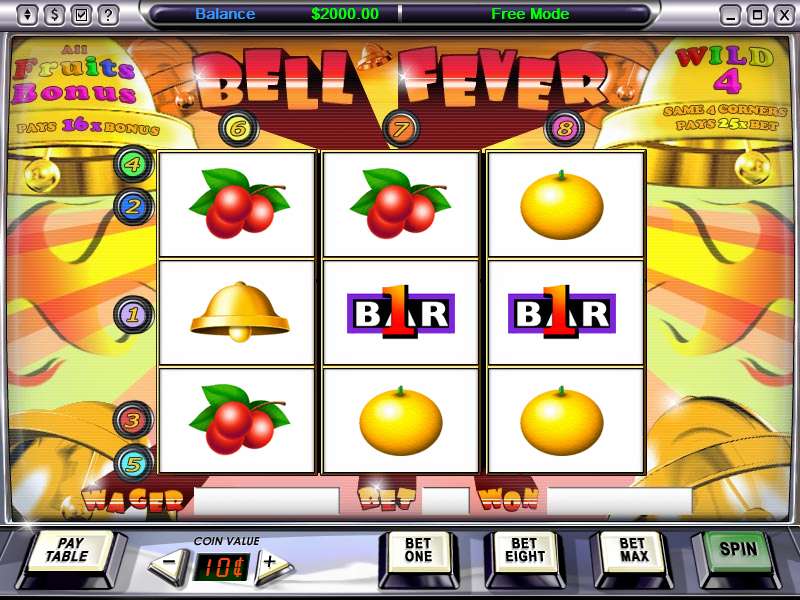The height and width of the screenshot is (600, 800).
Task: Increase coin value with the plus arrow
Action: pyautogui.click(x=269, y=563)
